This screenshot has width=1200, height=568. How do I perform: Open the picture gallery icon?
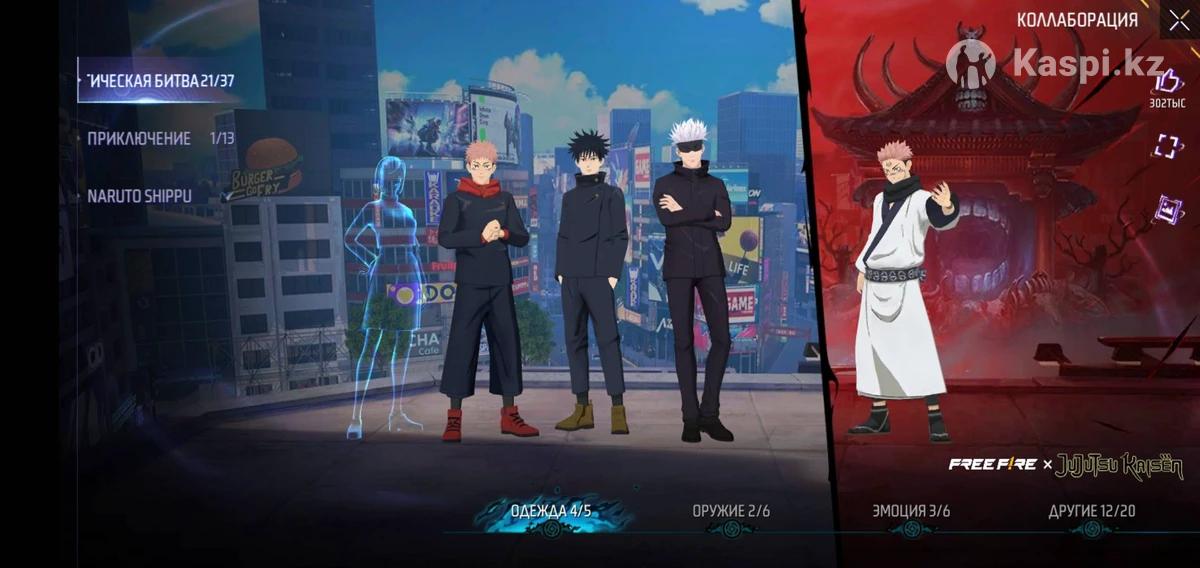pos(1168,210)
